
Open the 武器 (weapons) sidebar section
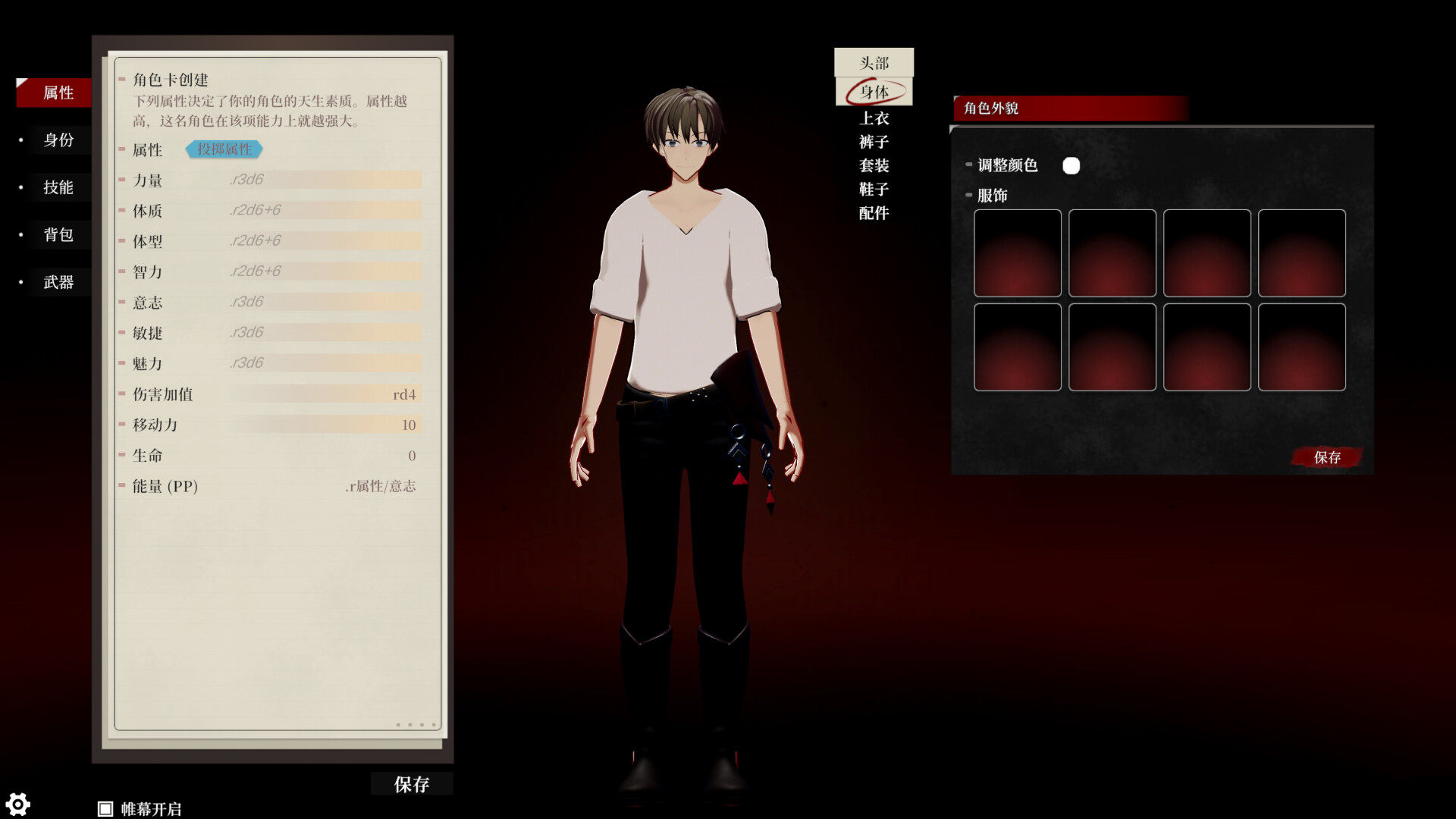(59, 282)
